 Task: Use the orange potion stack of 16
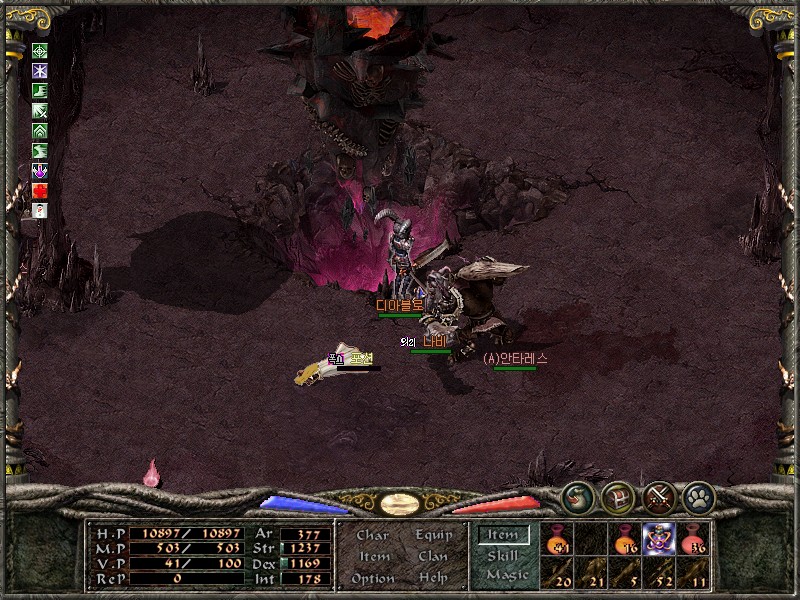[625, 538]
